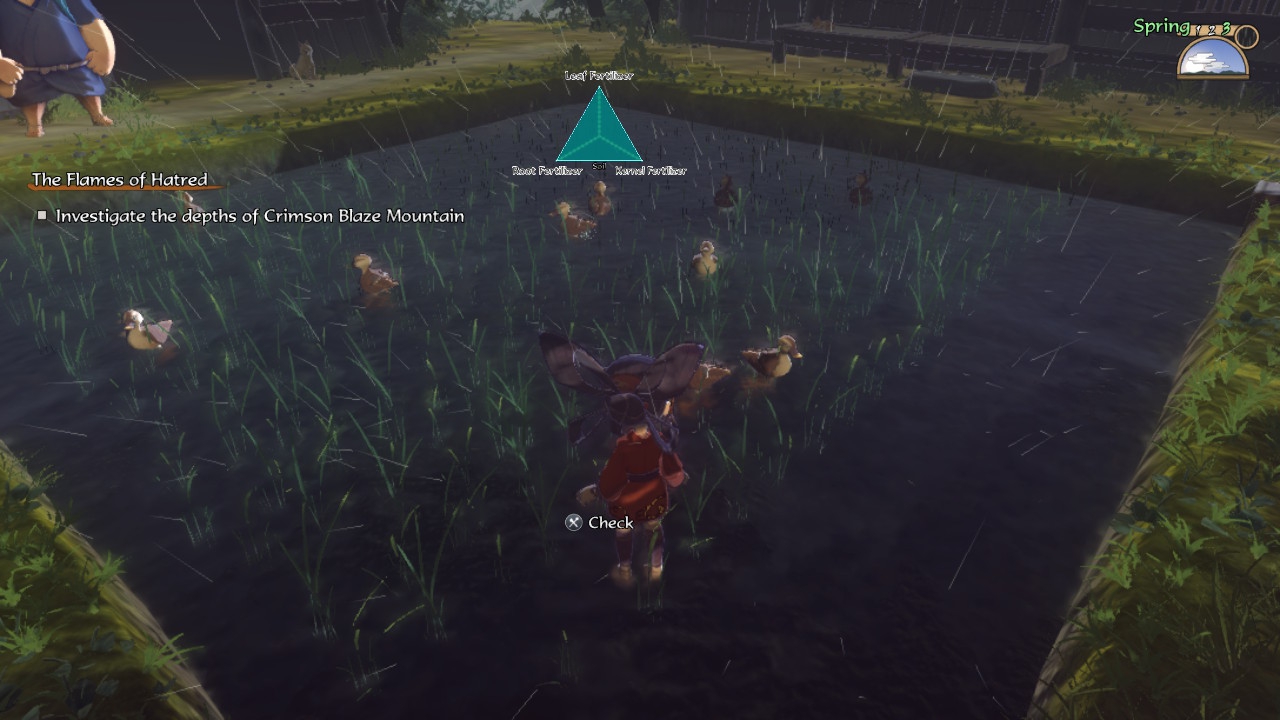Click the Crimson Blaze Mountain objective entry

pos(259,216)
